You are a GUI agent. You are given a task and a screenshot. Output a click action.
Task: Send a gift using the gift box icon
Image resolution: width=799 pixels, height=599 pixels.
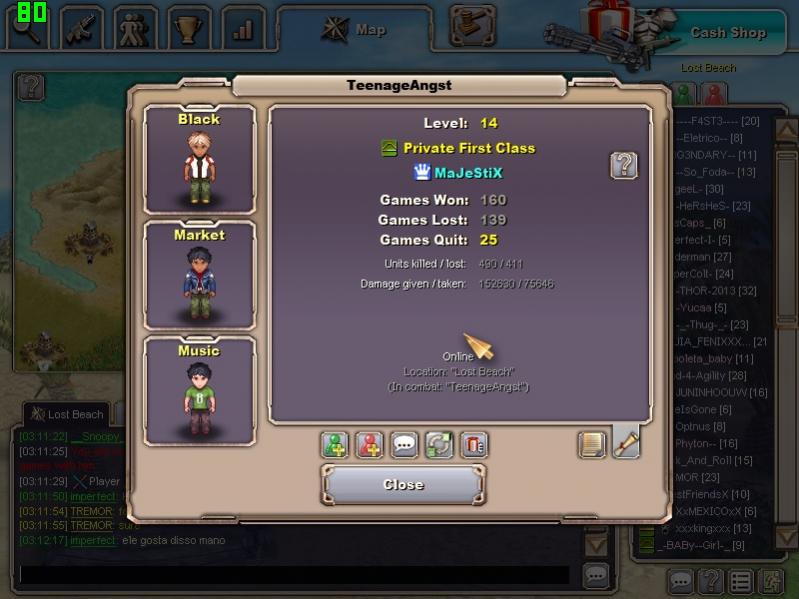pyautogui.click(x=474, y=445)
